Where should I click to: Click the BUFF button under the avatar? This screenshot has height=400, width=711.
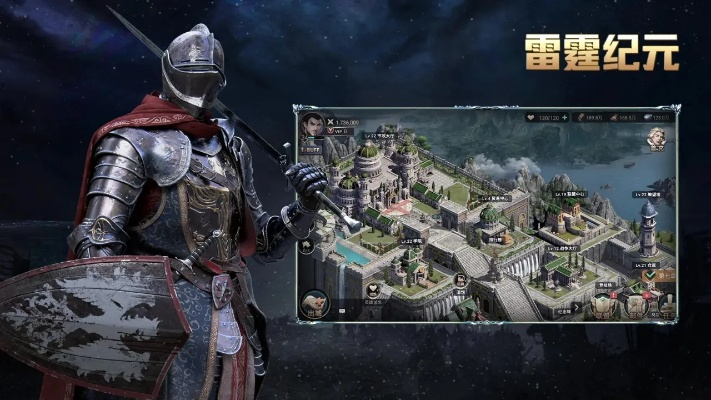tap(313, 148)
